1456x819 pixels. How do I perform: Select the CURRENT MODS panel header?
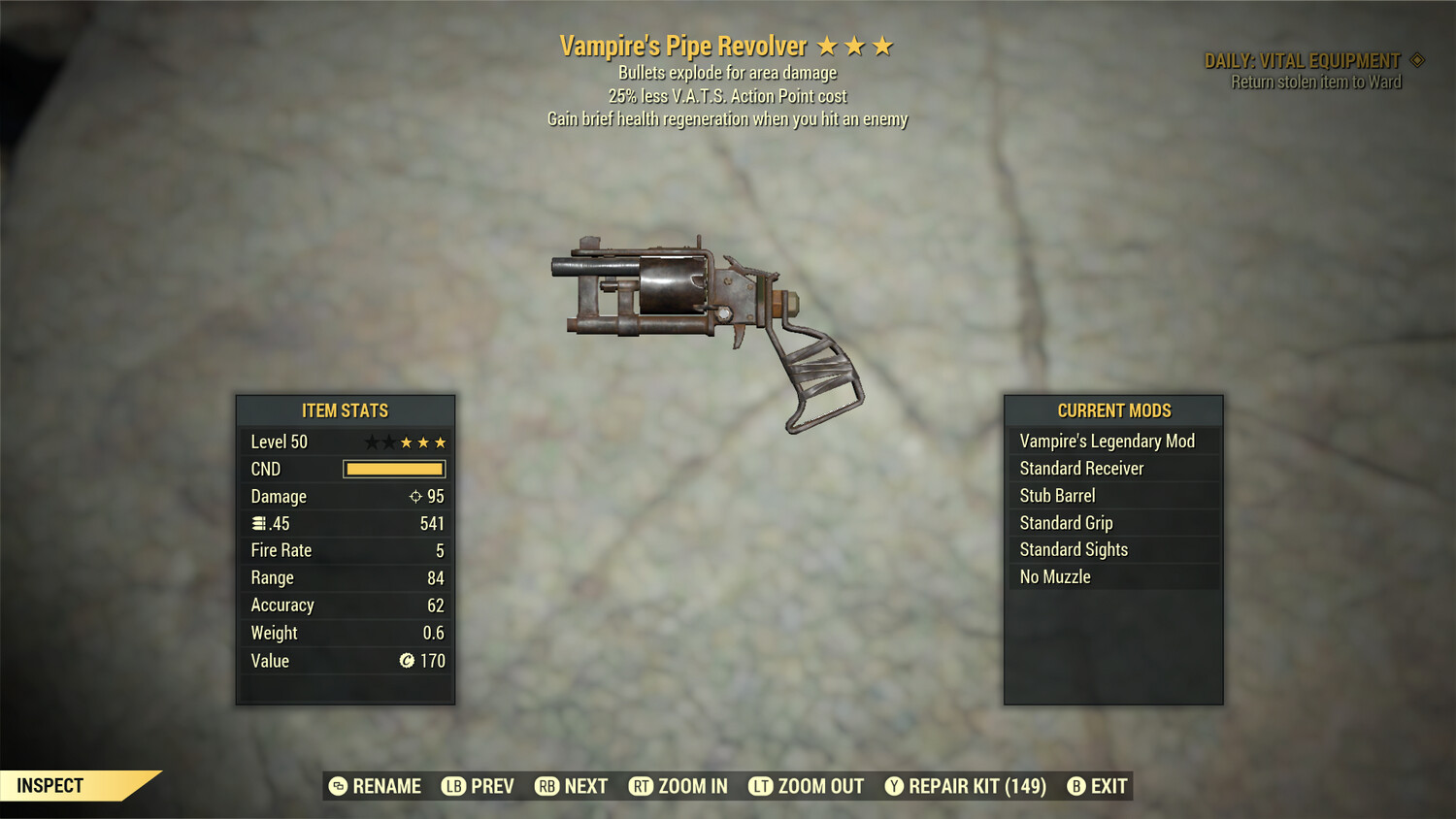pyautogui.click(x=1113, y=410)
